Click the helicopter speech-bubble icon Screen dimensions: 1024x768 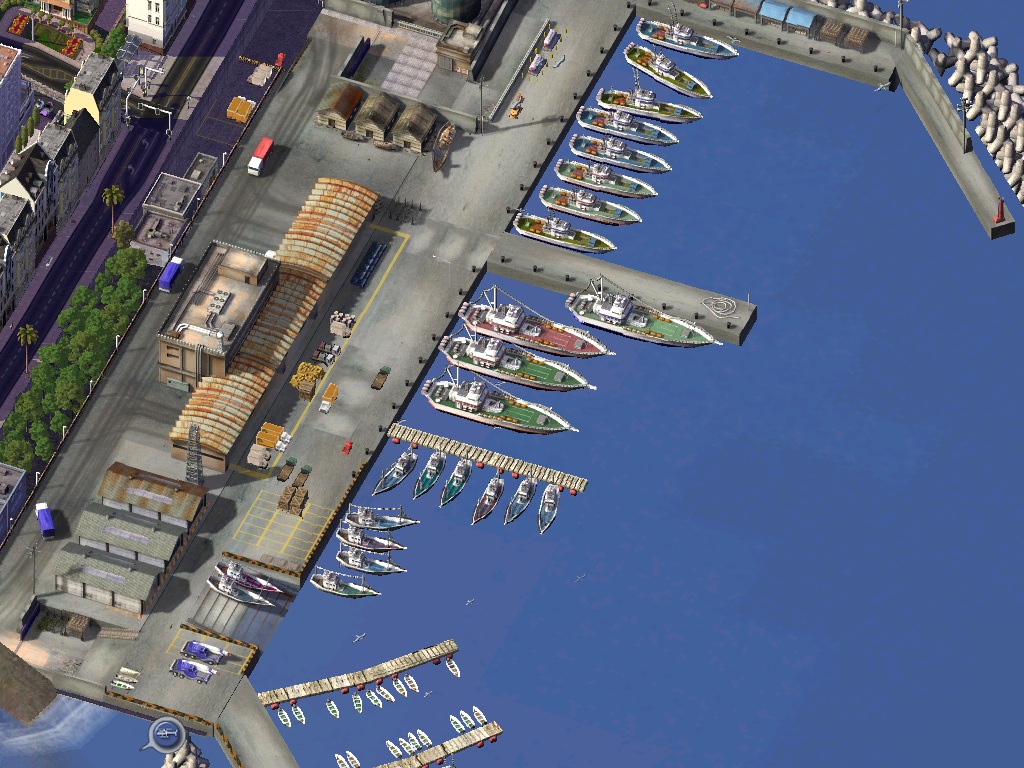(x=167, y=735)
